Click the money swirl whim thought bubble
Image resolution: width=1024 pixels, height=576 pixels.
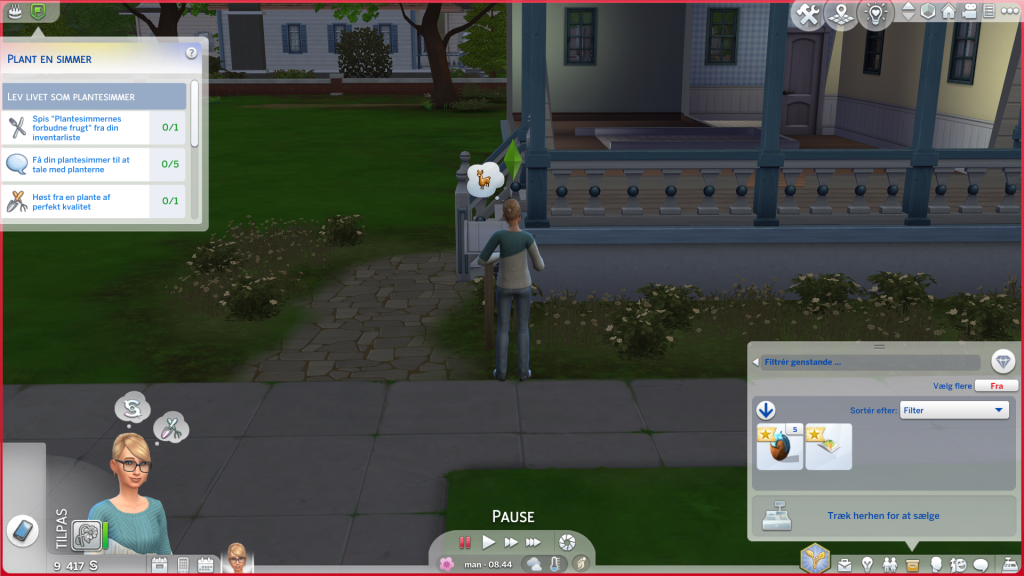pos(131,407)
